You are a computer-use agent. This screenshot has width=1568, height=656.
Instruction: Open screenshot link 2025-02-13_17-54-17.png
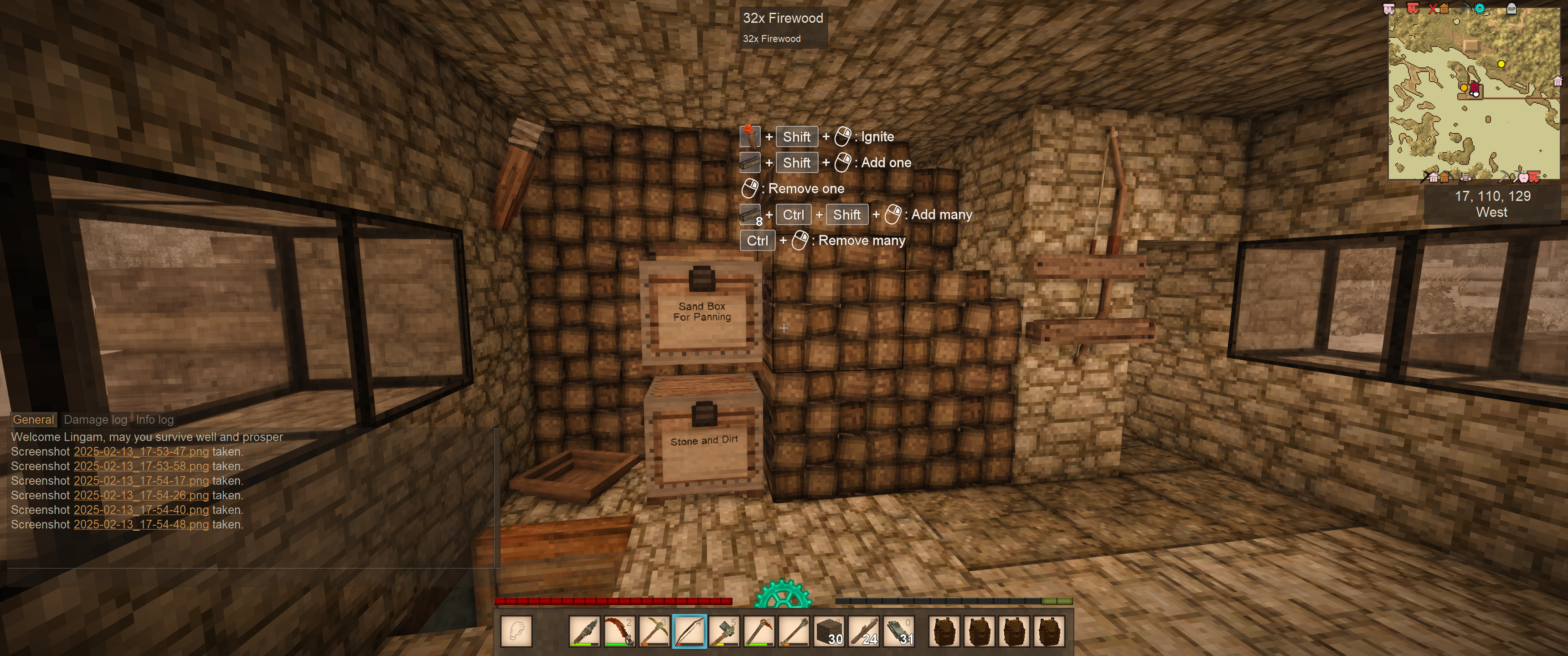[140, 481]
